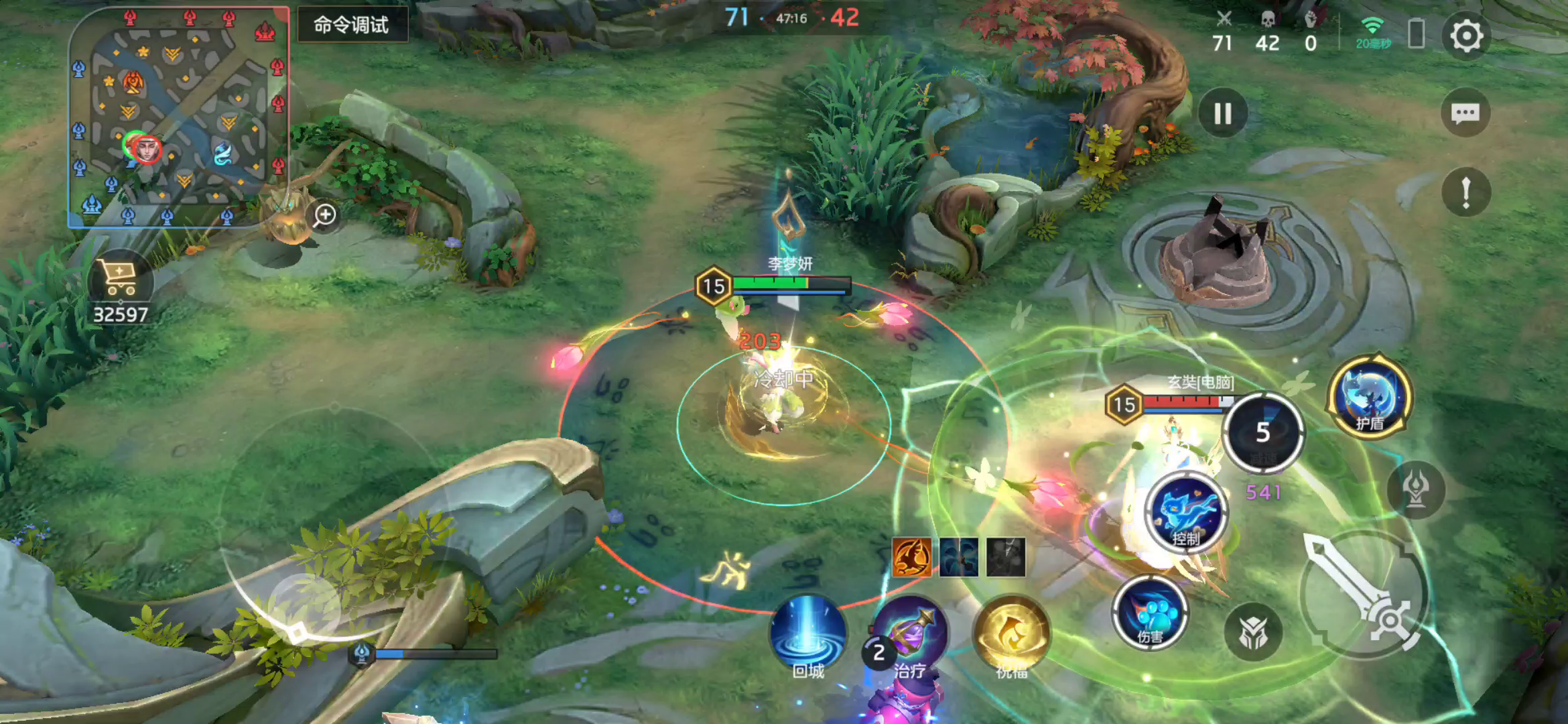Cast the 伤害 paw skill
The height and width of the screenshot is (724, 1568).
point(1150,612)
